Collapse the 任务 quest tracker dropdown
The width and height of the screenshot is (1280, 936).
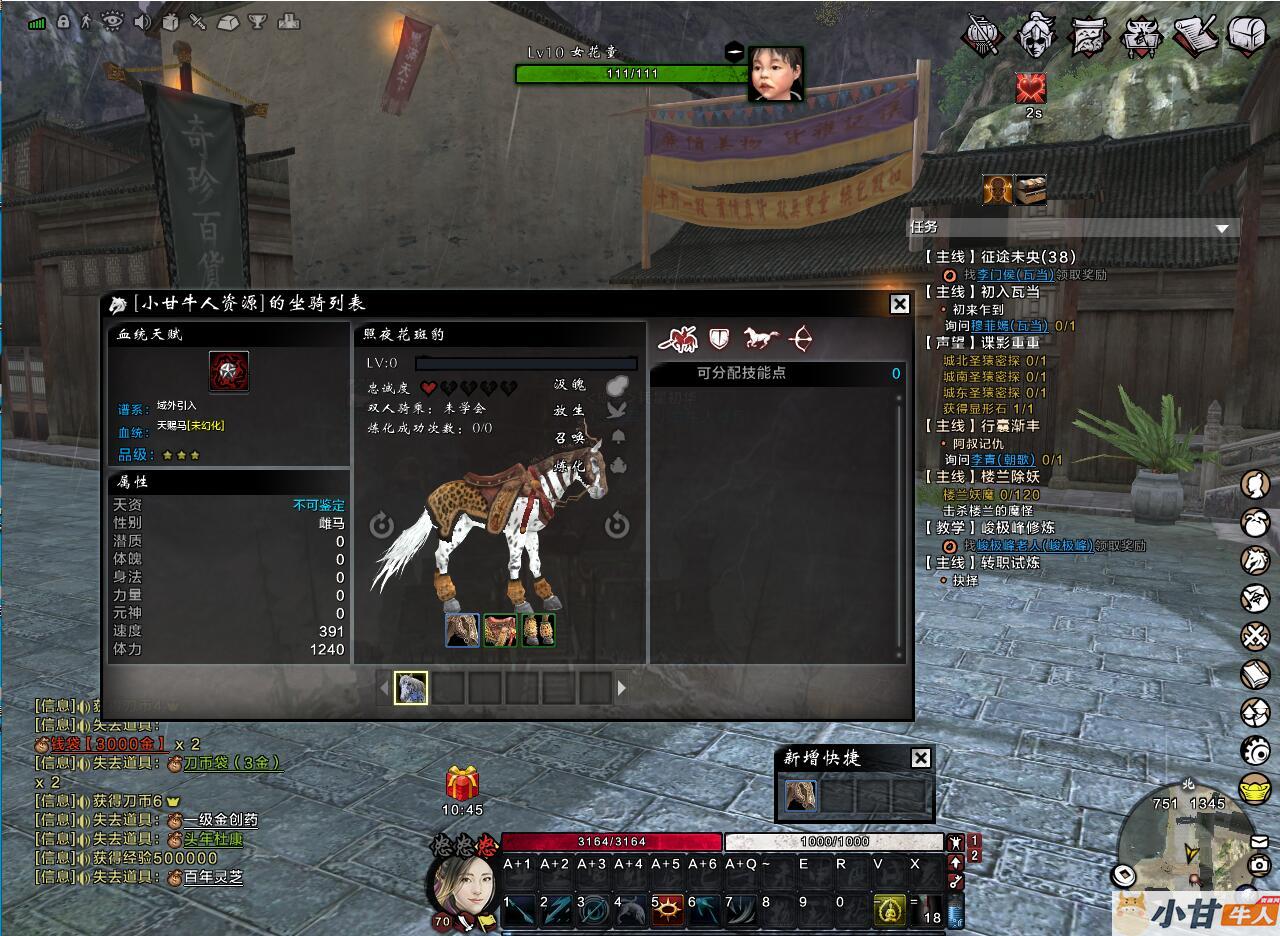pyautogui.click(x=1221, y=229)
